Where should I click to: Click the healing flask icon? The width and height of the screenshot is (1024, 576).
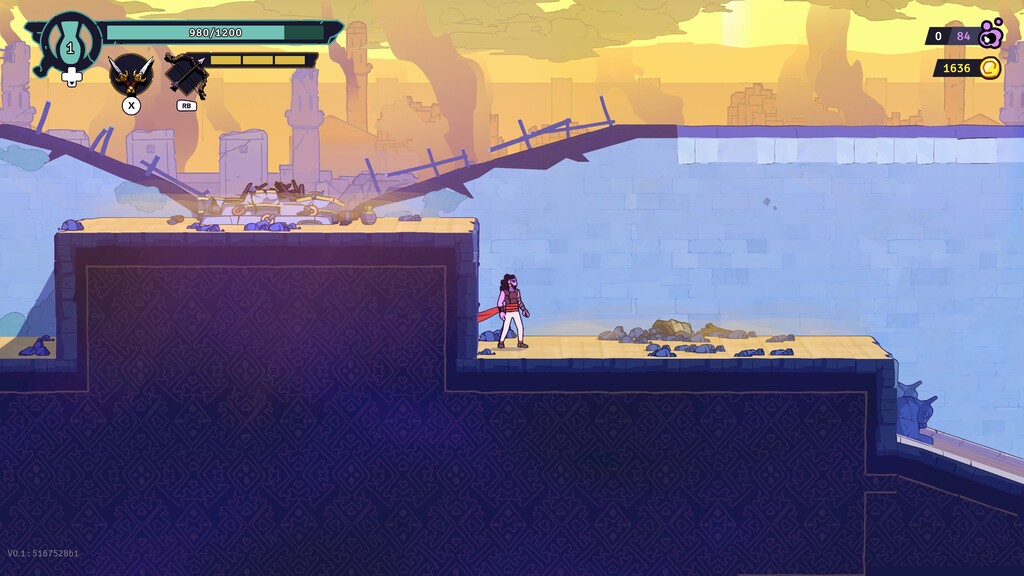click(x=70, y=44)
